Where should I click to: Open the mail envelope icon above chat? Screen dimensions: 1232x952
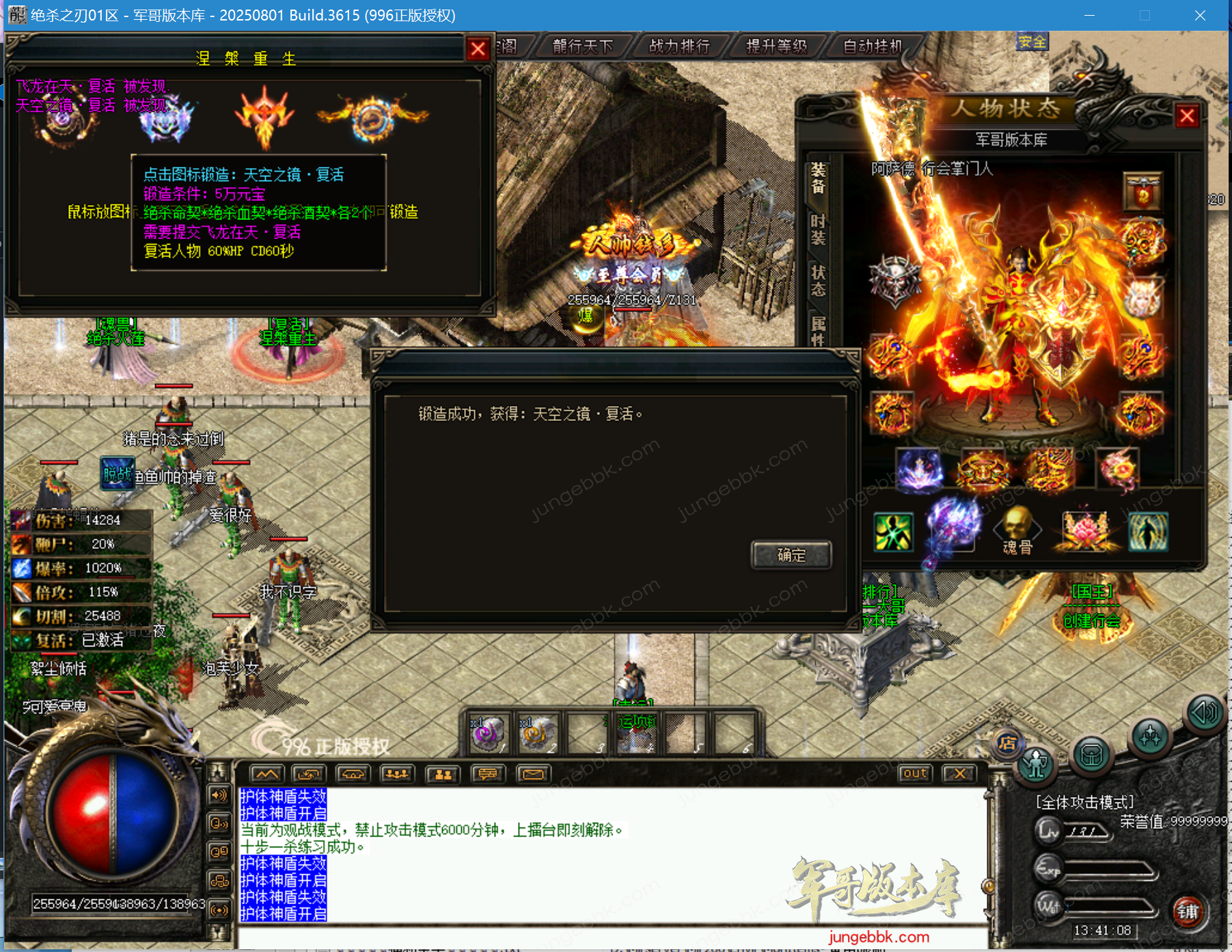(534, 774)
